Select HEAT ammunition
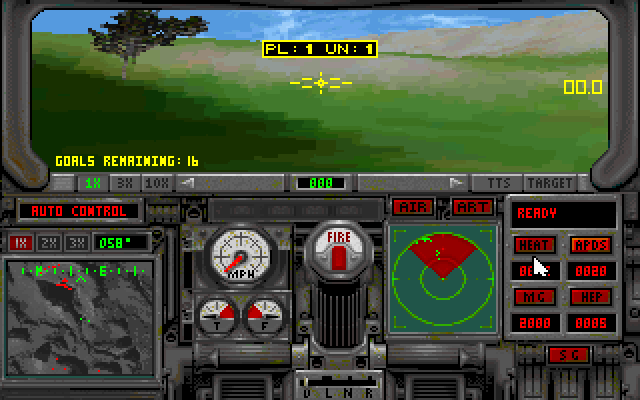The height and width of the screenshot is (400, 640). (x=534, y=245)
